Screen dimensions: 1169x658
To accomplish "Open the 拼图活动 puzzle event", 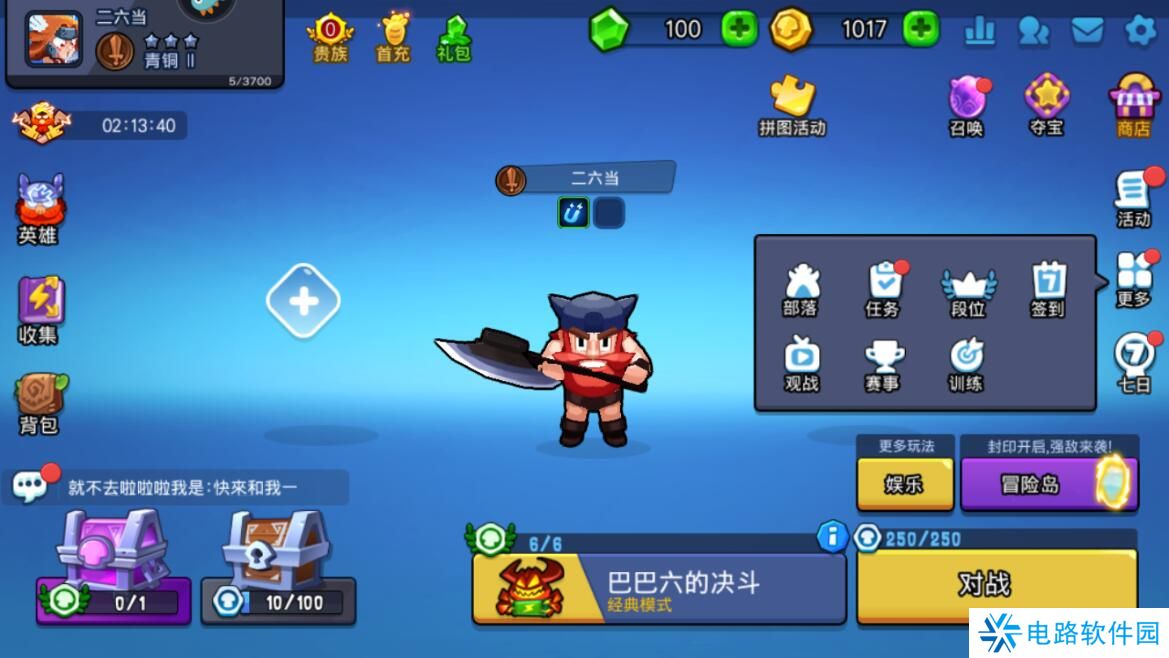I will [793, 104].
